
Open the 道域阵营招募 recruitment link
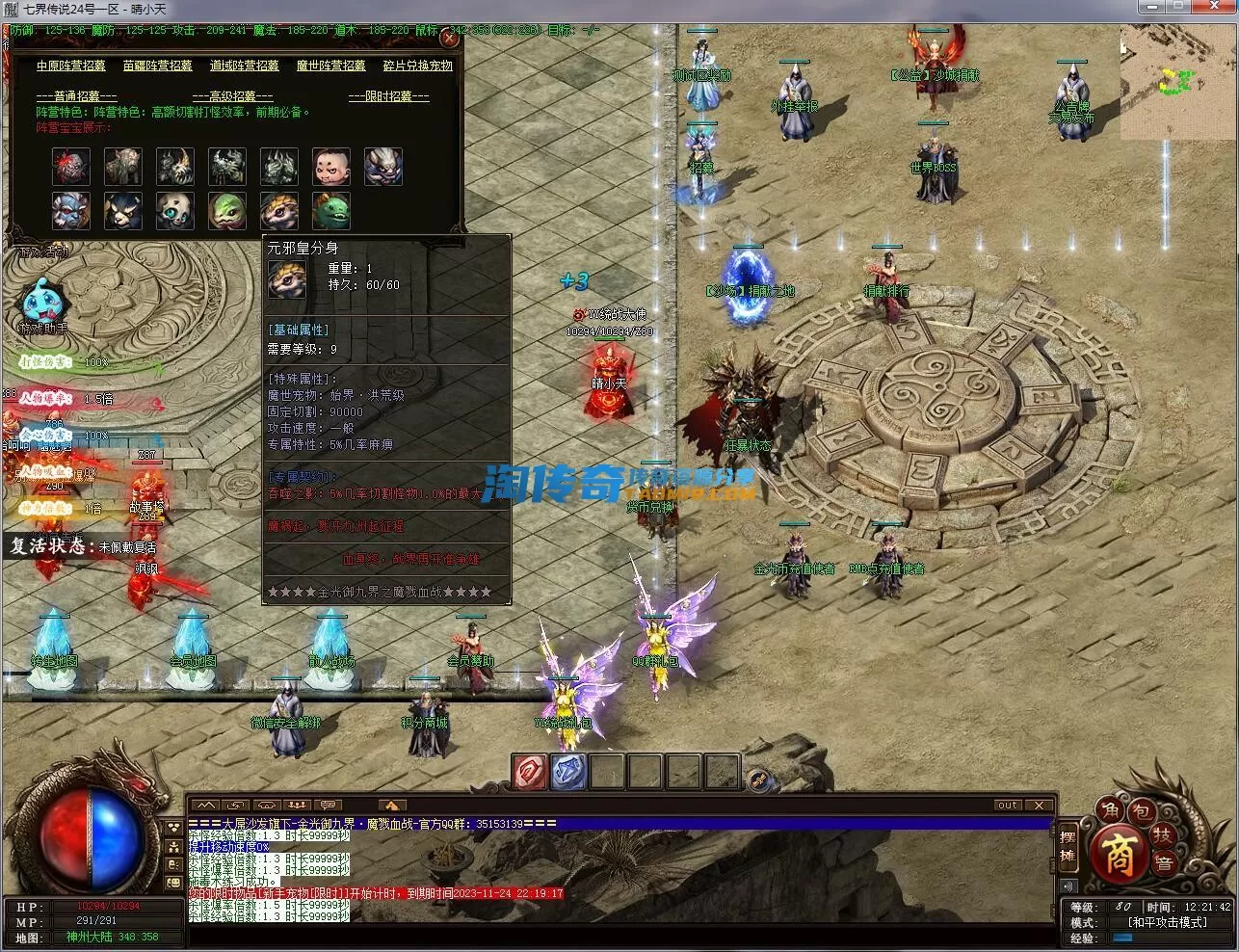coord(245,66)
